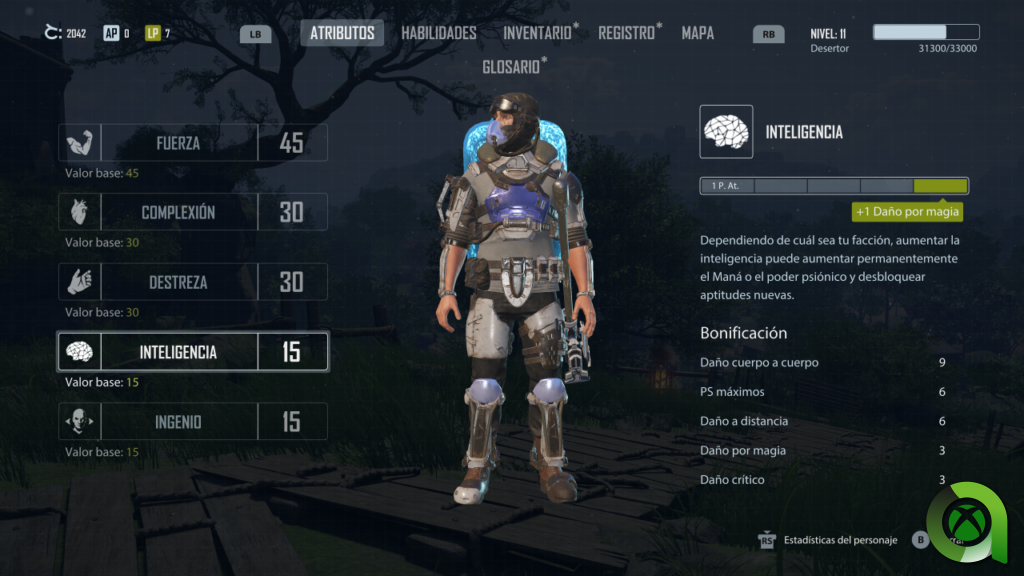Open the Mapa tab
This screenshot has width=1024, height=576.
697,33
